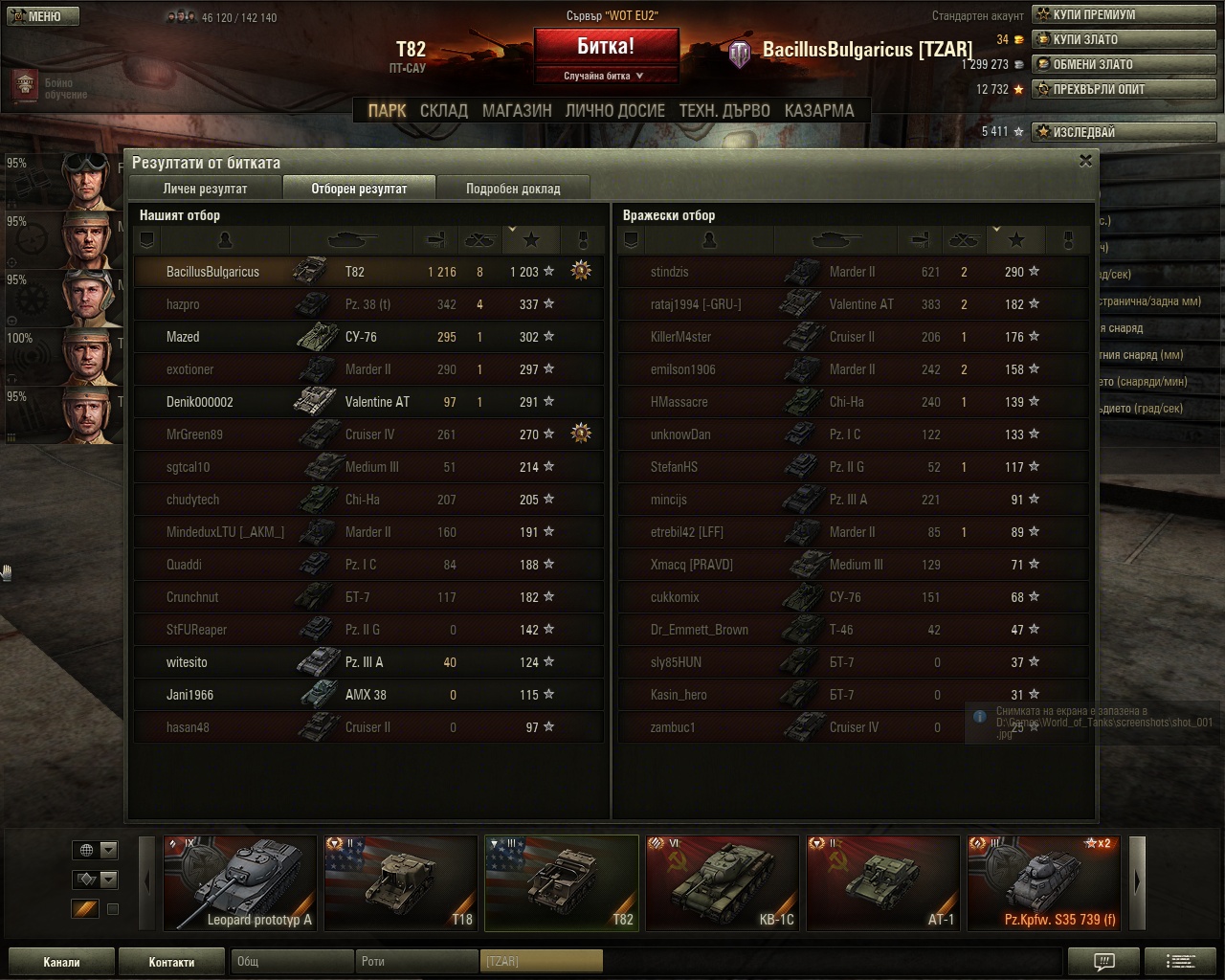Image resolution: width=1225 pixels, height=980 pixels.
Task: Open ЛИЧНО ДОСИЕ service record
Action: click(x=614, y=111)
